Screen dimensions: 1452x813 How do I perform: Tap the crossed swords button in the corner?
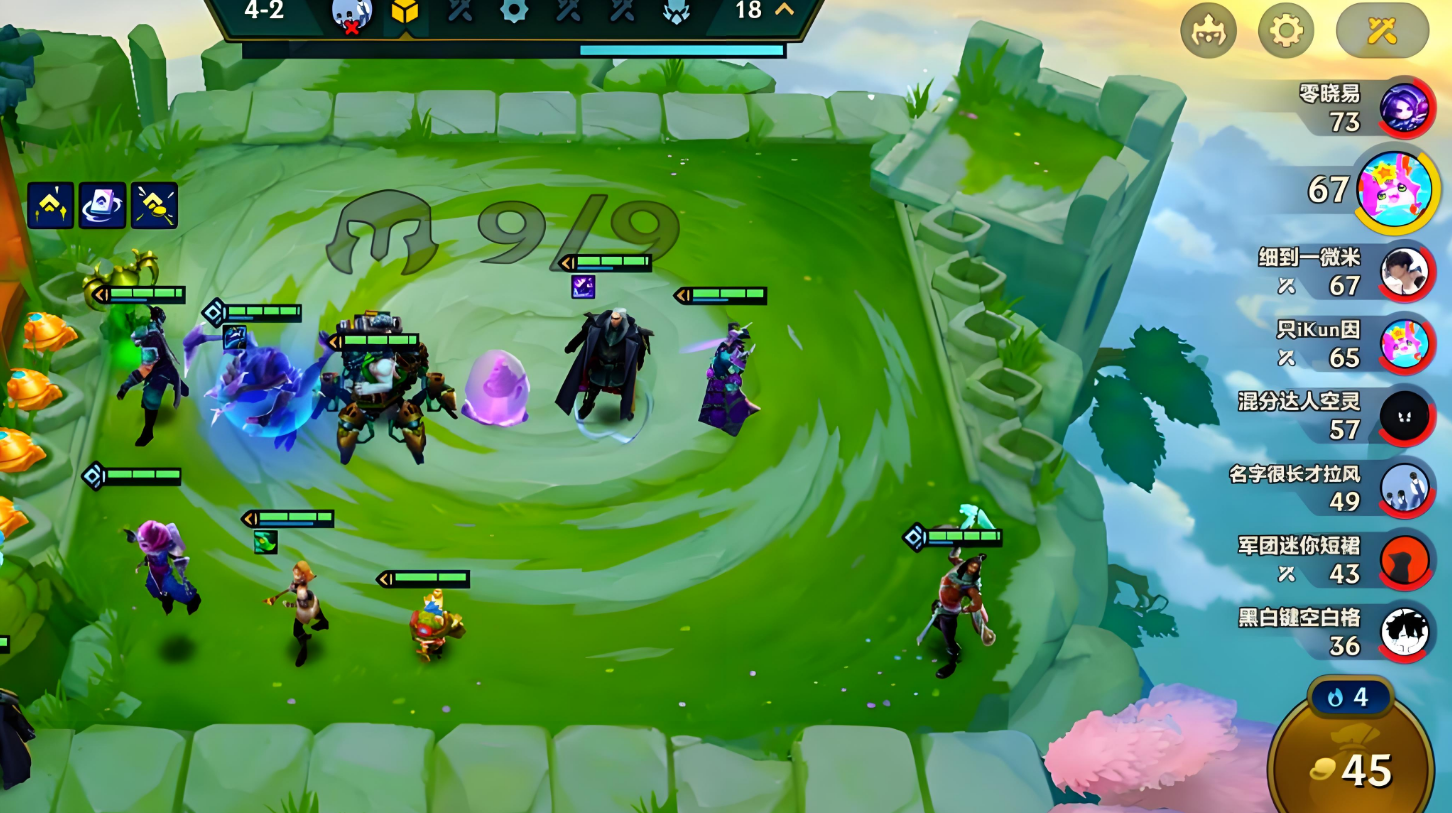(1382, 31)
